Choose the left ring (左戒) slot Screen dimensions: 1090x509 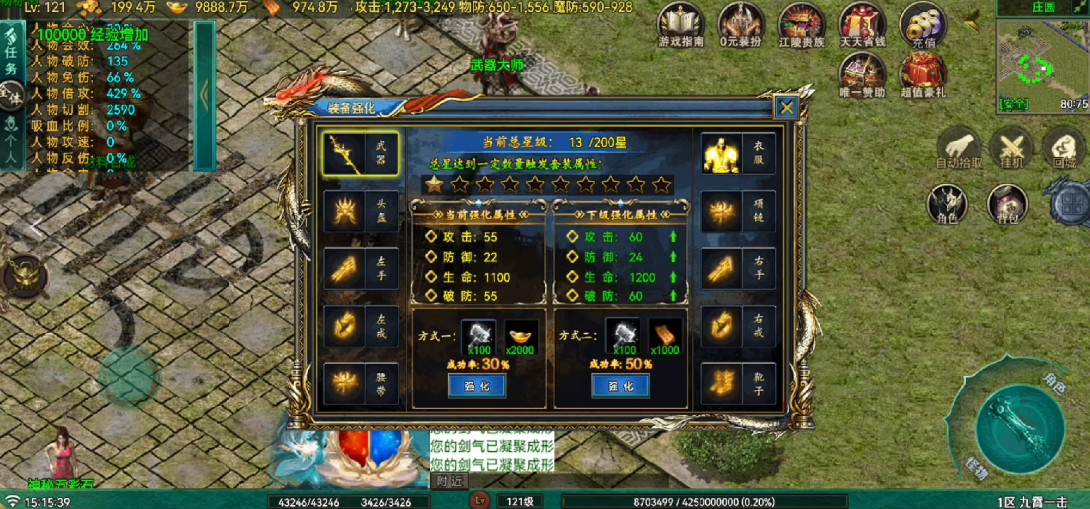click(x=361, y=325)
